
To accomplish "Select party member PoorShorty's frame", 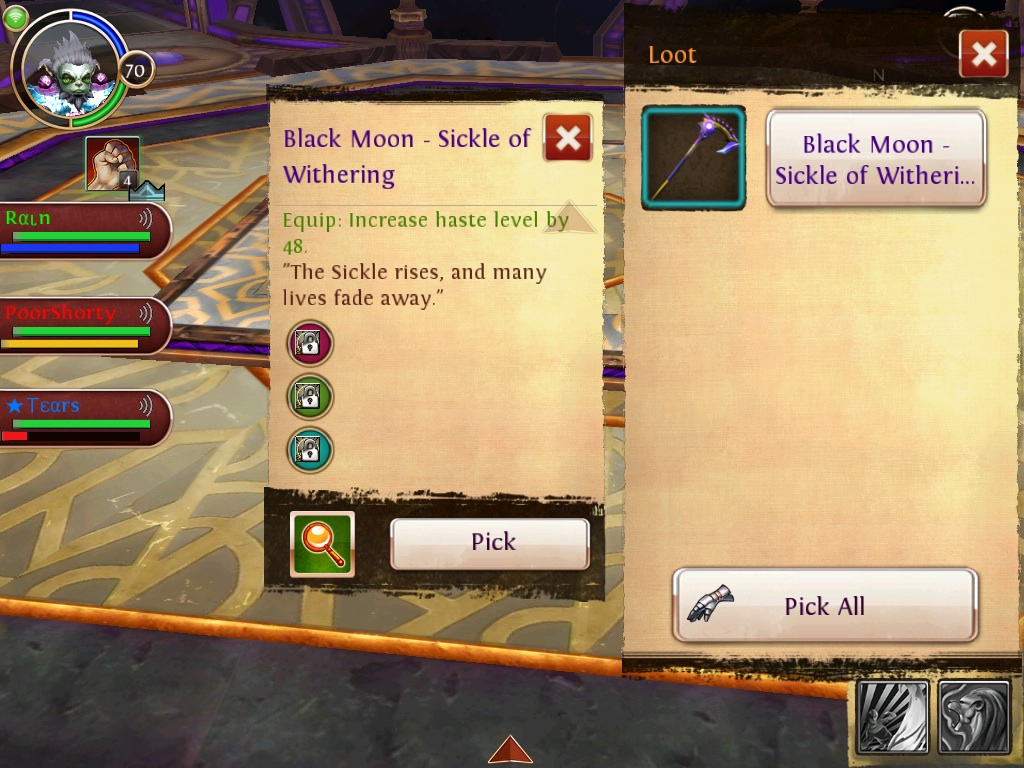I will pos(80,326).
